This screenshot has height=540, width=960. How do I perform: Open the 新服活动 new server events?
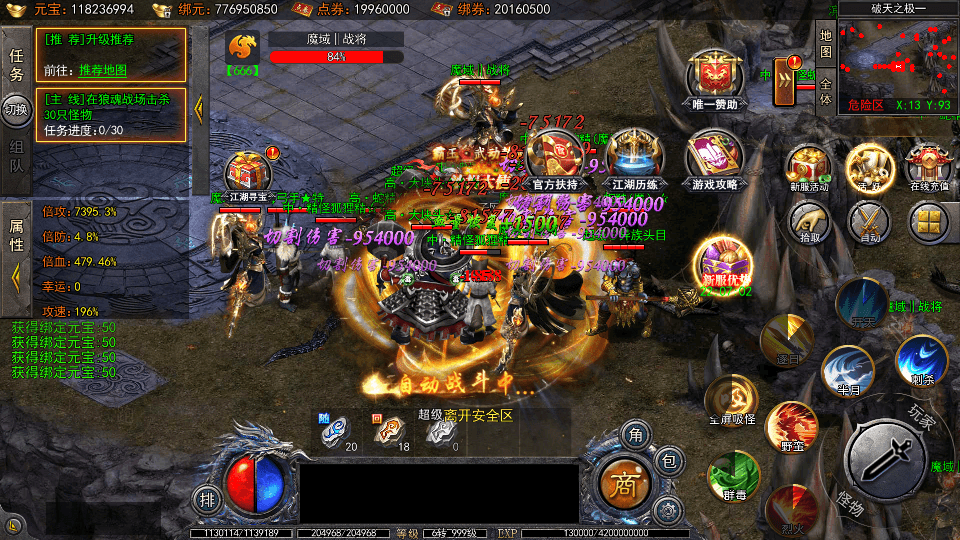coord(808,166)
